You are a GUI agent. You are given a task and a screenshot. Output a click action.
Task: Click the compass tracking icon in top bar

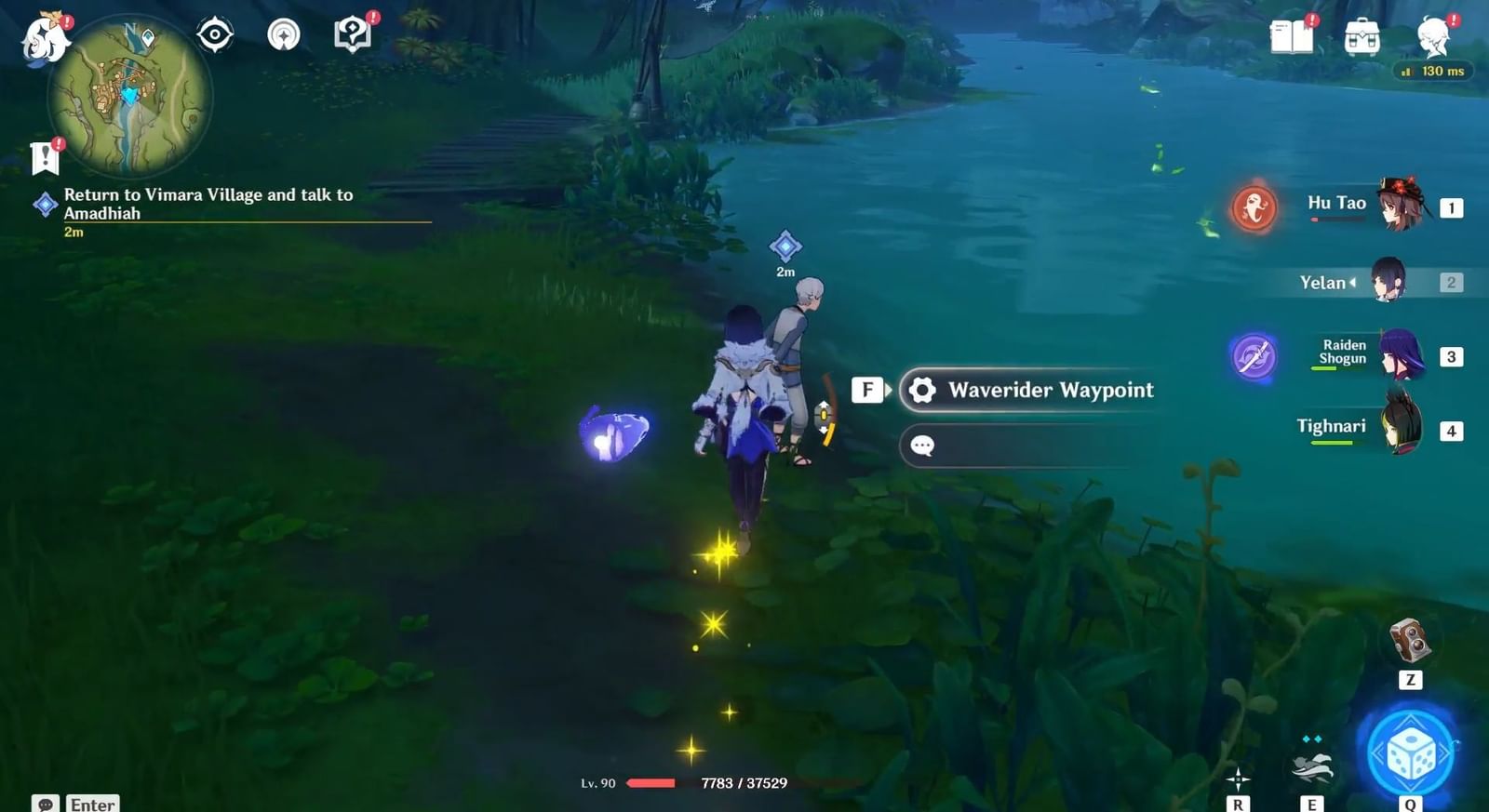tap(214, 33)
